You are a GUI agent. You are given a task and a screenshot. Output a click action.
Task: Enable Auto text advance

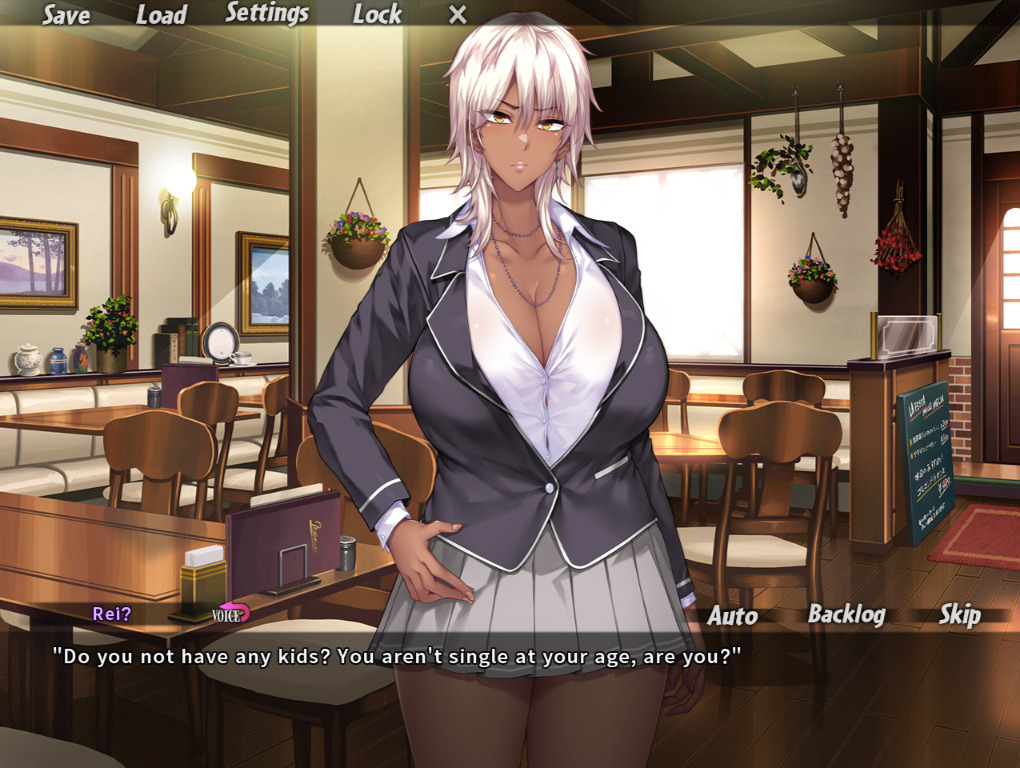[732, 616]
